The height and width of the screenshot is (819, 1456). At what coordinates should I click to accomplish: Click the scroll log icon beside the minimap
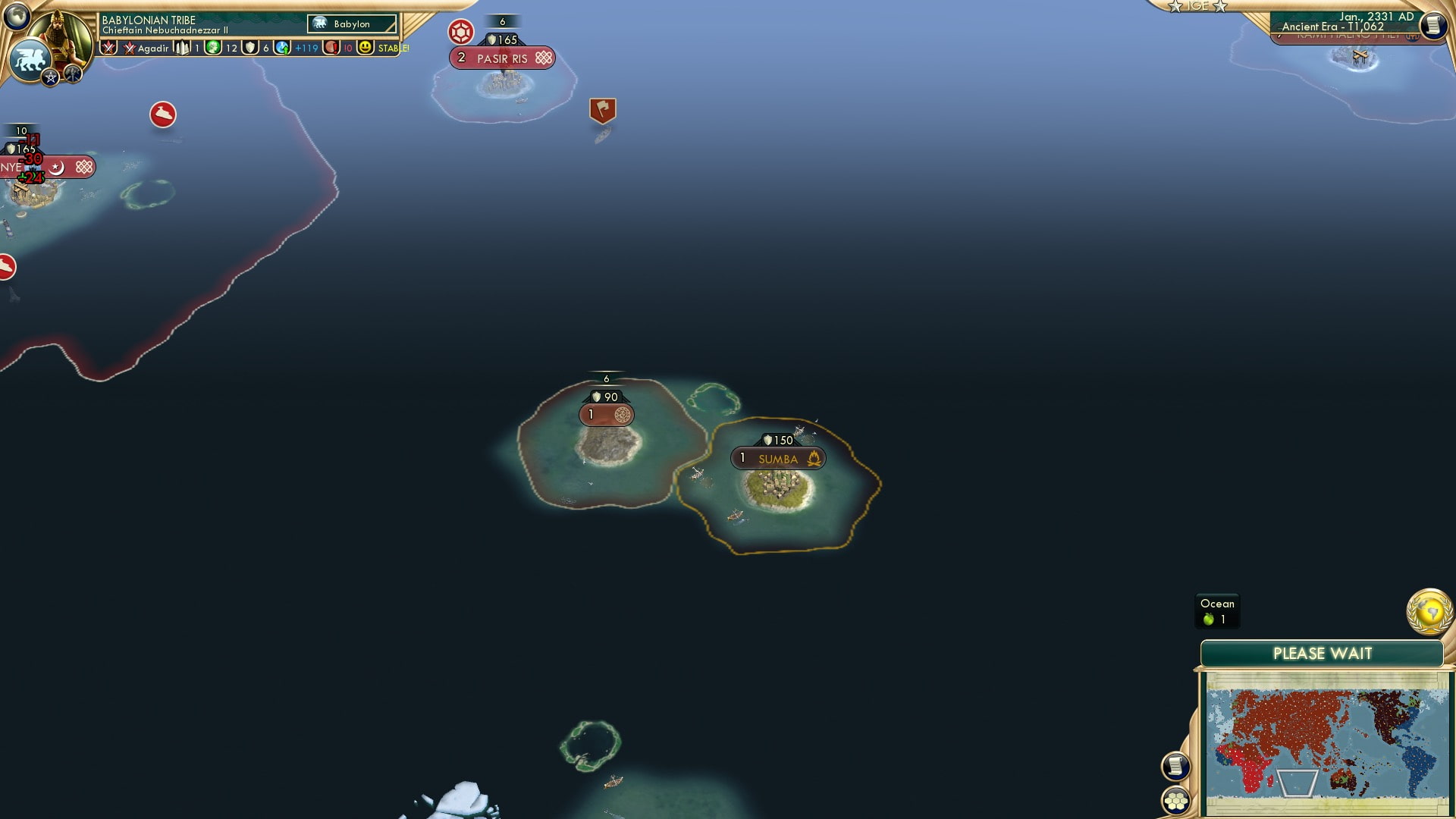click(x=1176, y=765)
